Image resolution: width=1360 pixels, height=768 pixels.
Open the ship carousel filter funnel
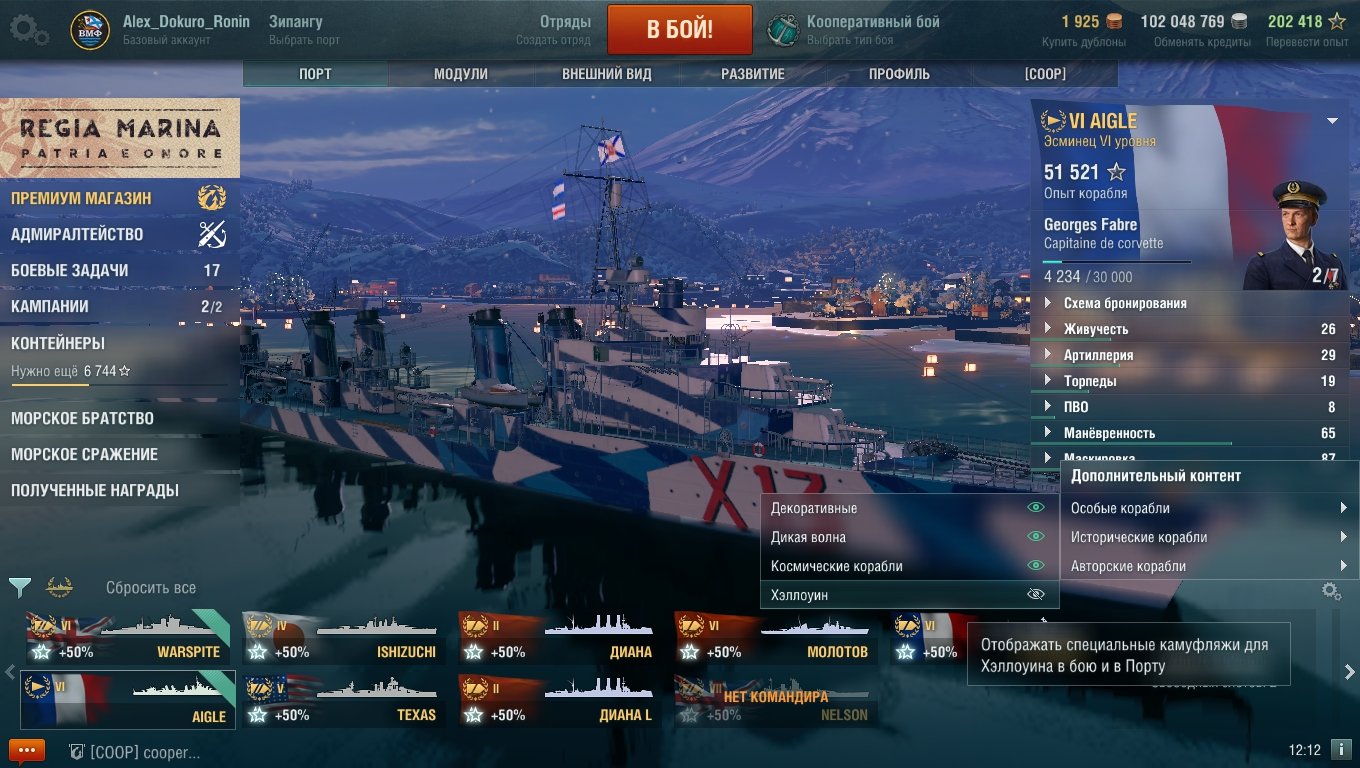click(x=19, y=587)
